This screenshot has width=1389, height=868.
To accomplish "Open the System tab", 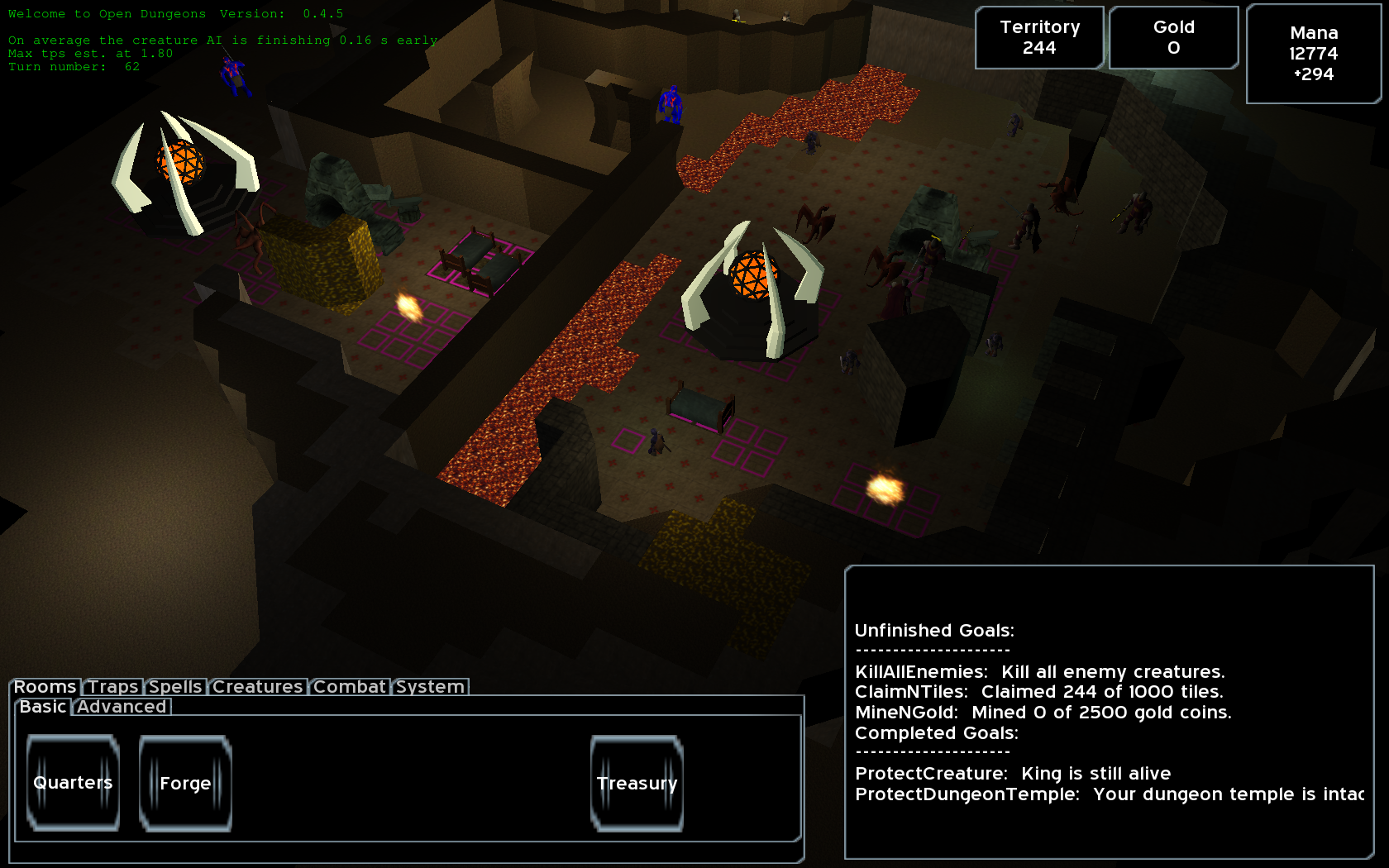I will (x=430, y=687).
